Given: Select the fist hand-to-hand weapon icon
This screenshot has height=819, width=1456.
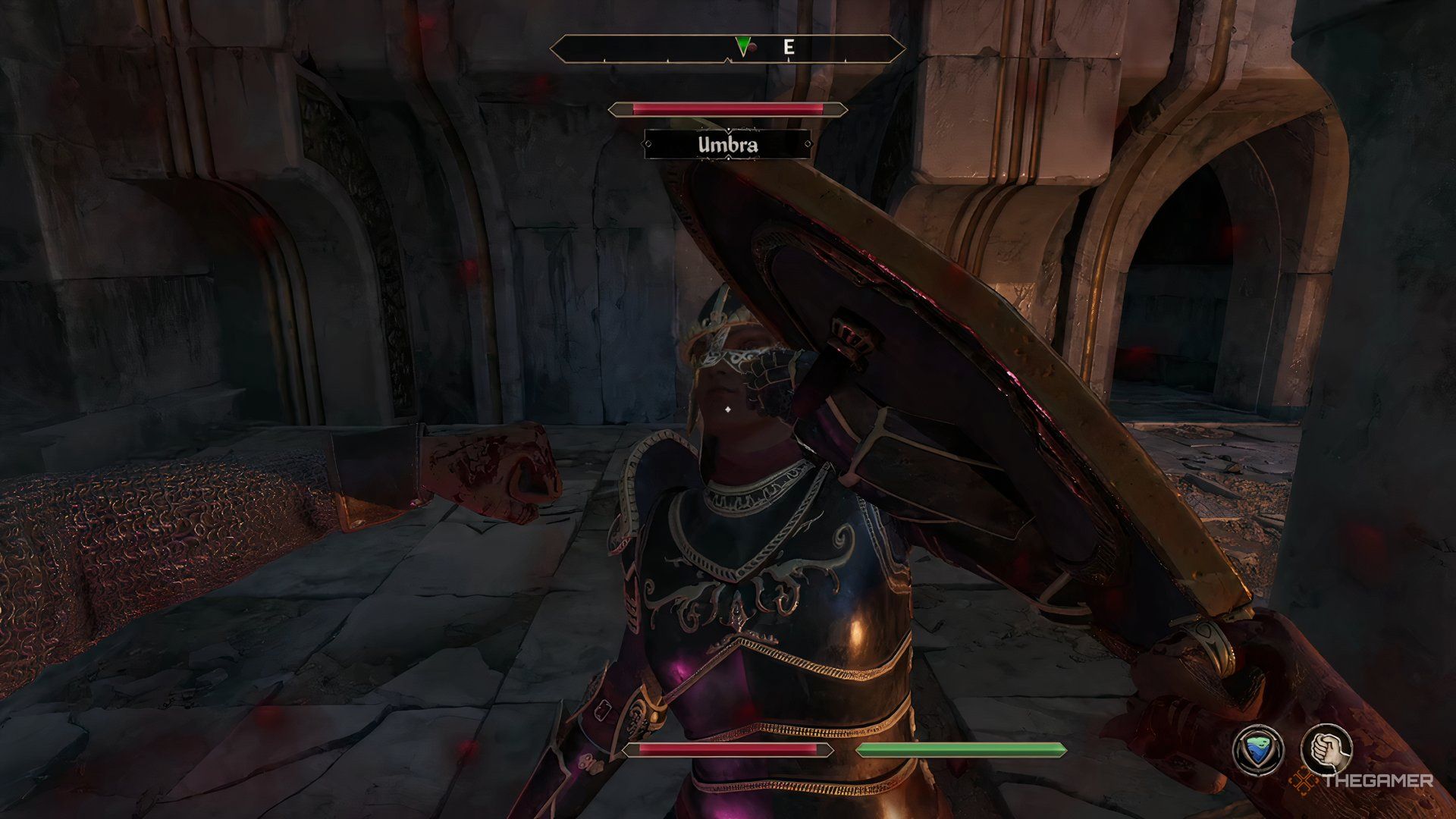Looking at the screenshot, I should pyautogui.click(x=1327, y=749).
